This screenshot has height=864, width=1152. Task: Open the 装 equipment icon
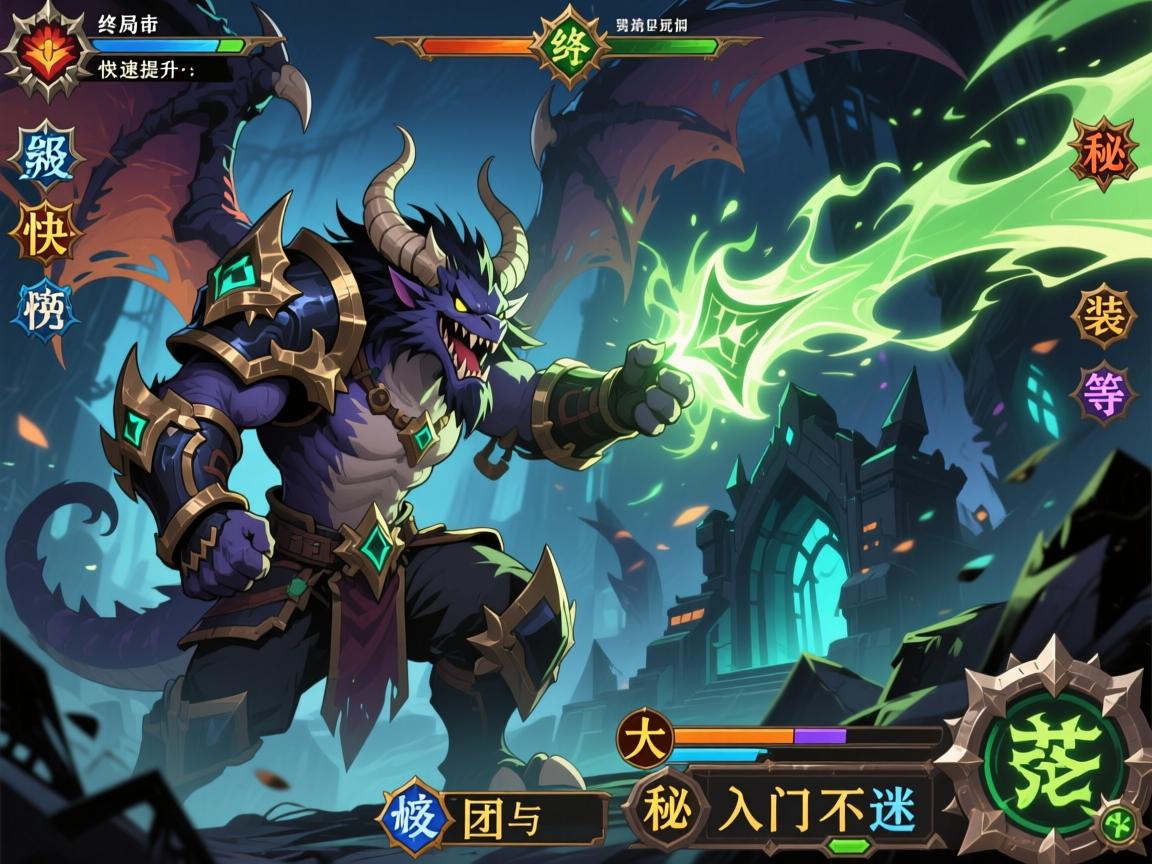(1102, 314)
